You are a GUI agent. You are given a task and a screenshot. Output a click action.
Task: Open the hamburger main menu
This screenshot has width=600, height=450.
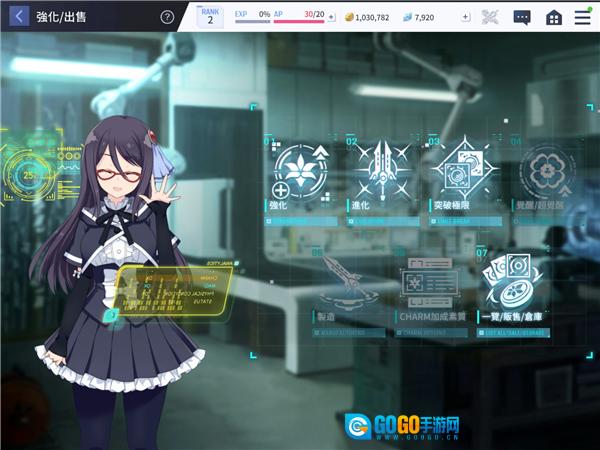583,17
